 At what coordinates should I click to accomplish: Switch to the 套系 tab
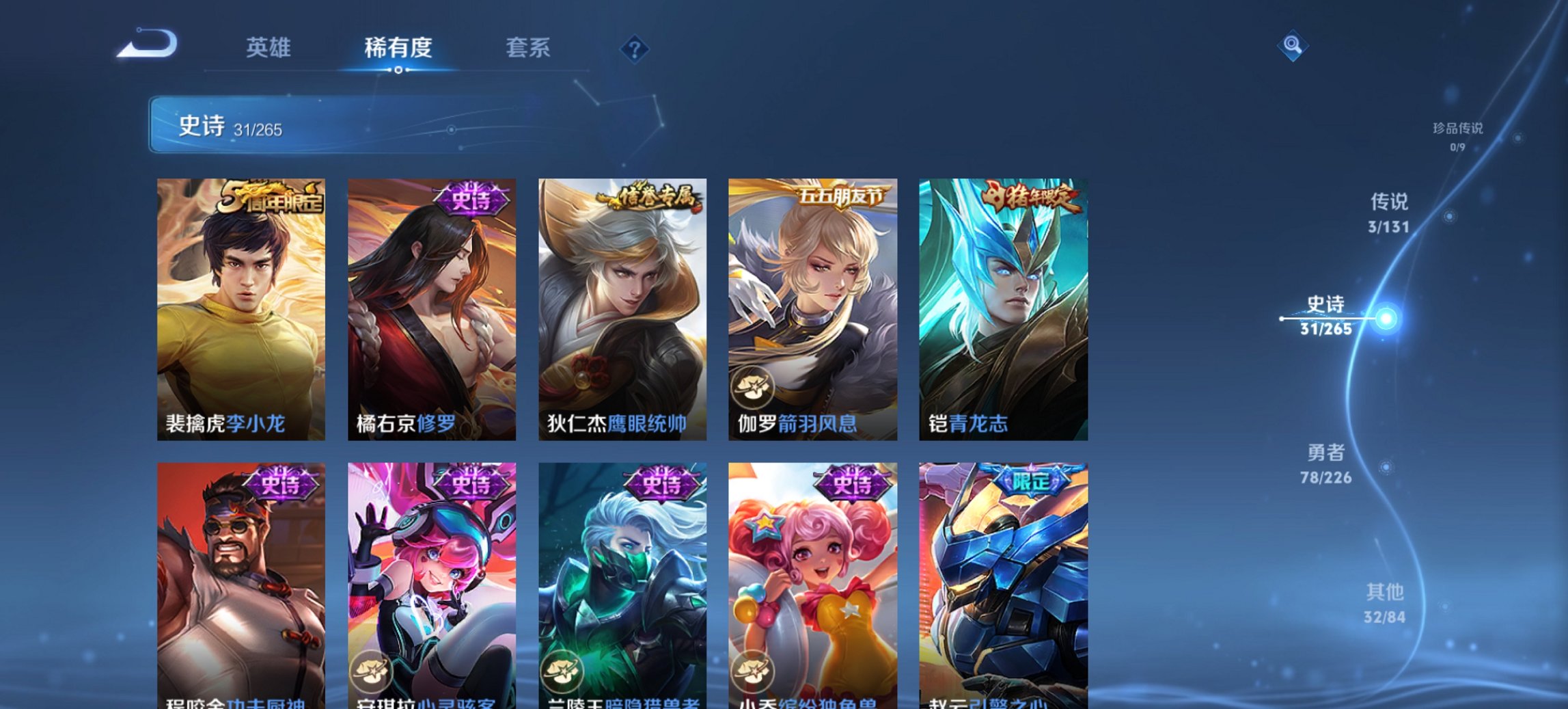pos(529,48)
